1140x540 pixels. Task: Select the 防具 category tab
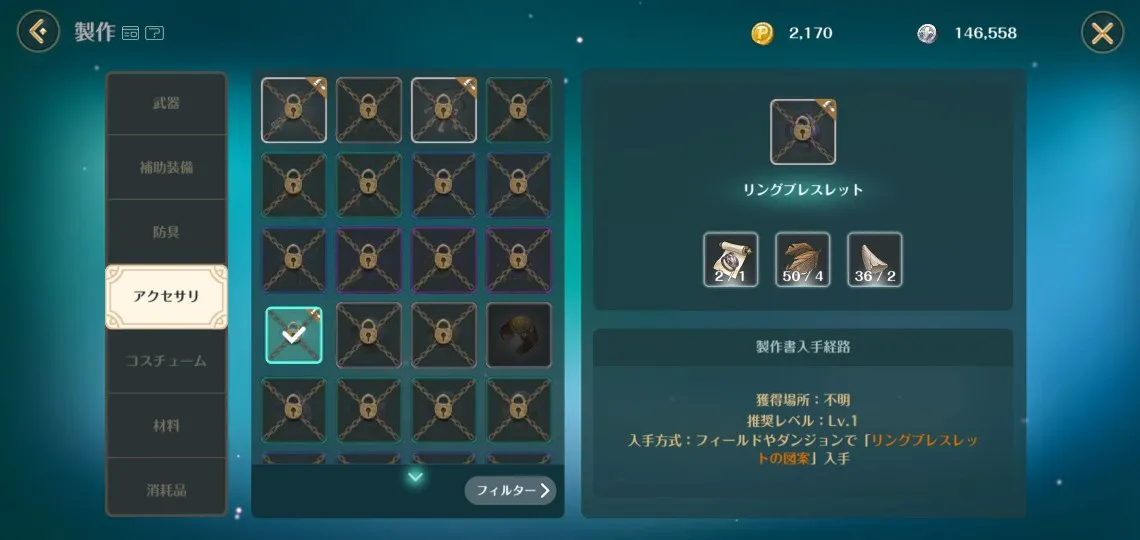166,231
